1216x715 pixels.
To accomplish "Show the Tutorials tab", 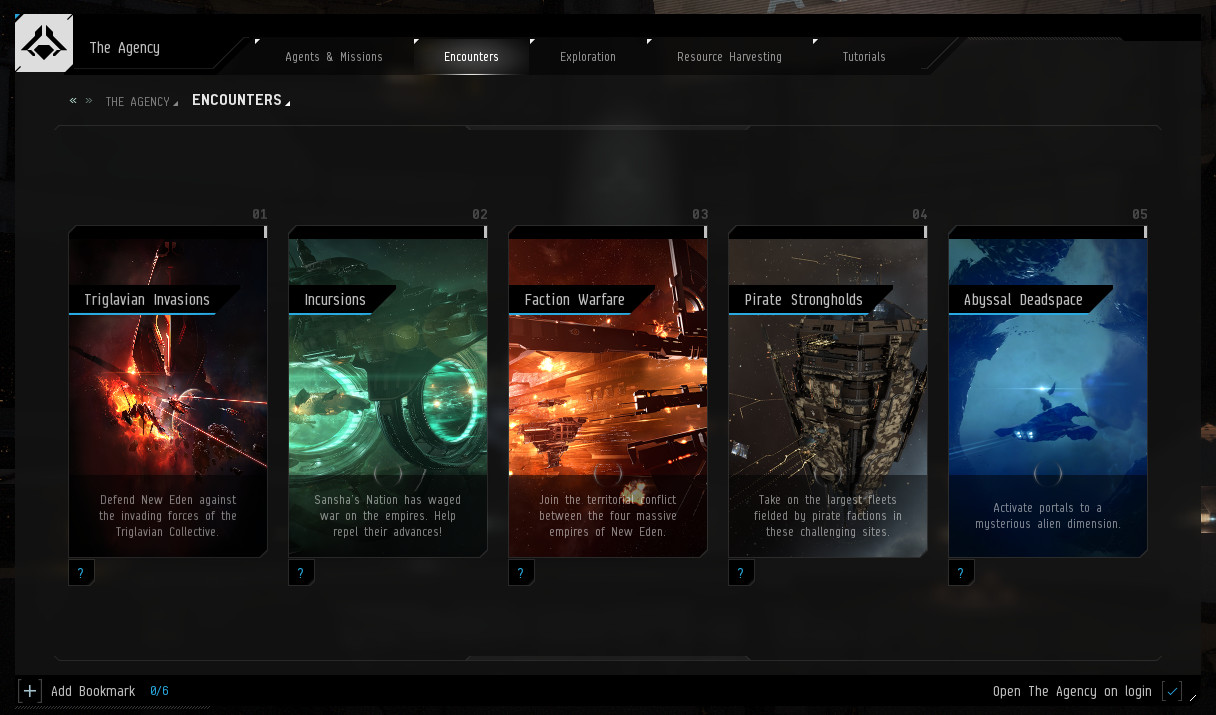I will tap(864, 57).
